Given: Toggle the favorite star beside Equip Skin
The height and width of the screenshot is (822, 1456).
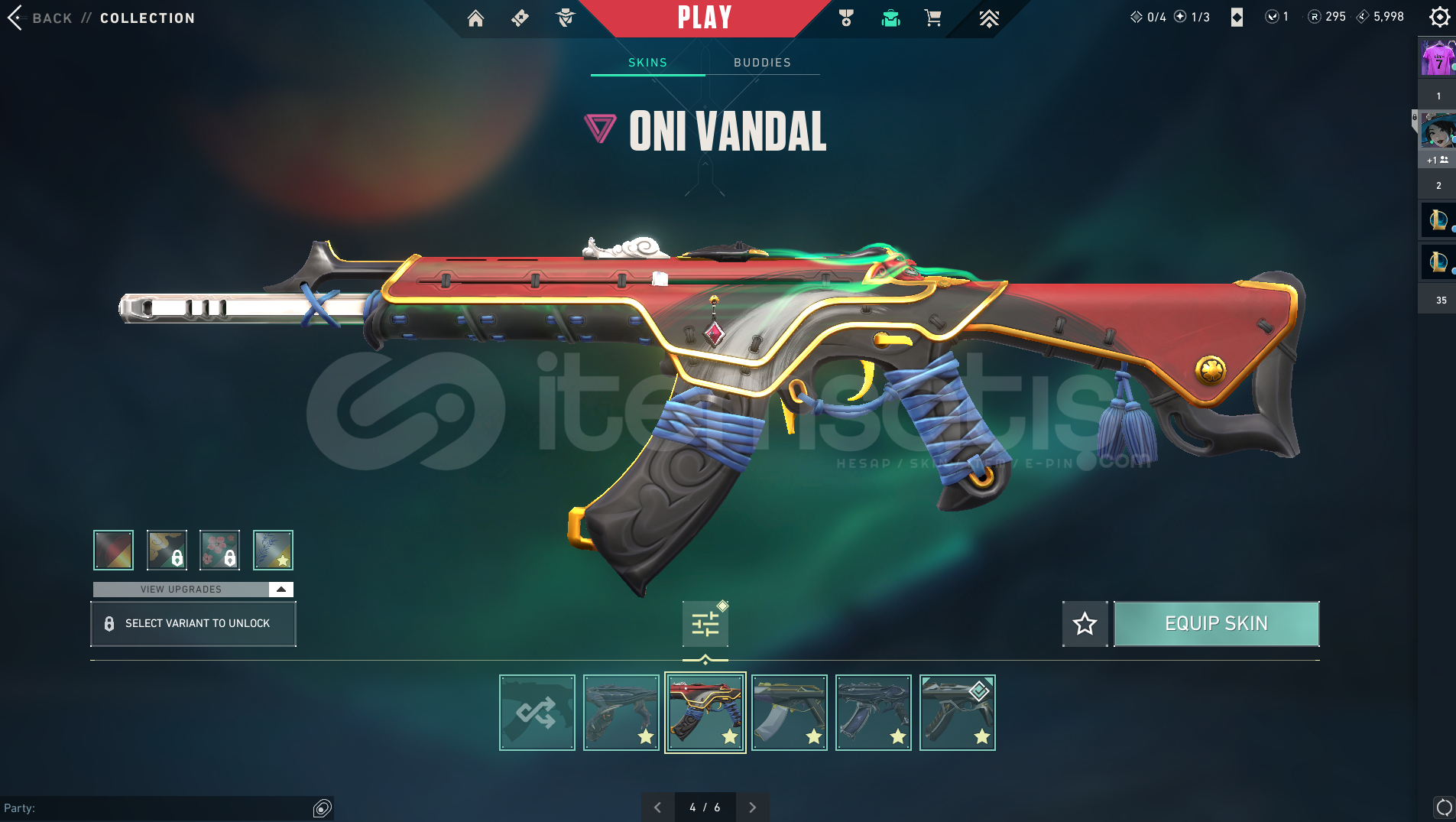Looking at the screenshot, I should 1085,623.
